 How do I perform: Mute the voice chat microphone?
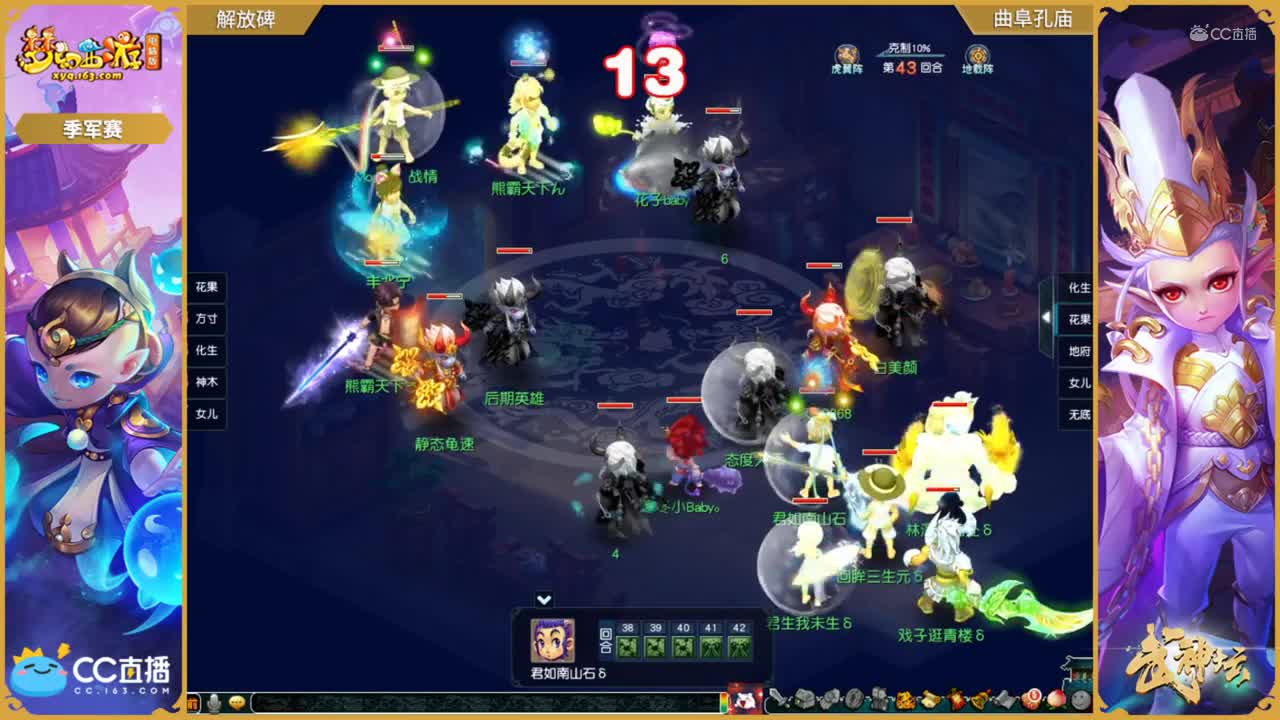point(212,702)
